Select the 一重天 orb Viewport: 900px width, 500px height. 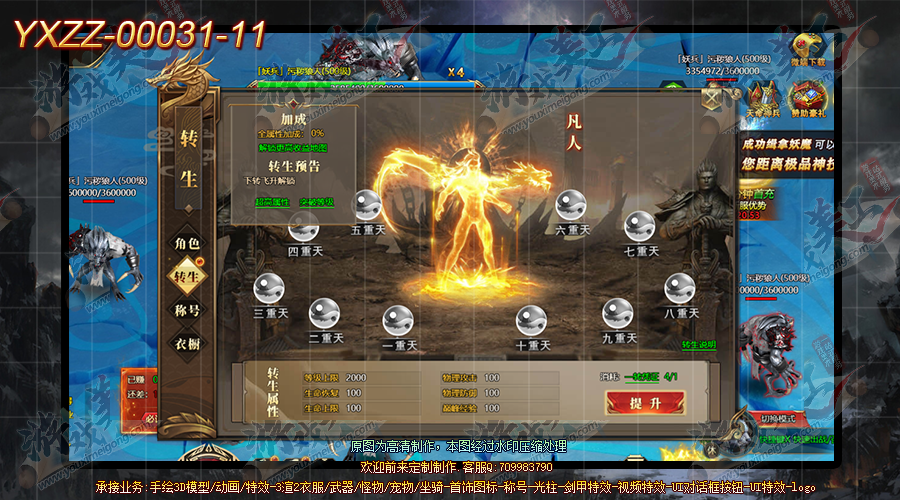pyautogui.click(x=398, y=321)
